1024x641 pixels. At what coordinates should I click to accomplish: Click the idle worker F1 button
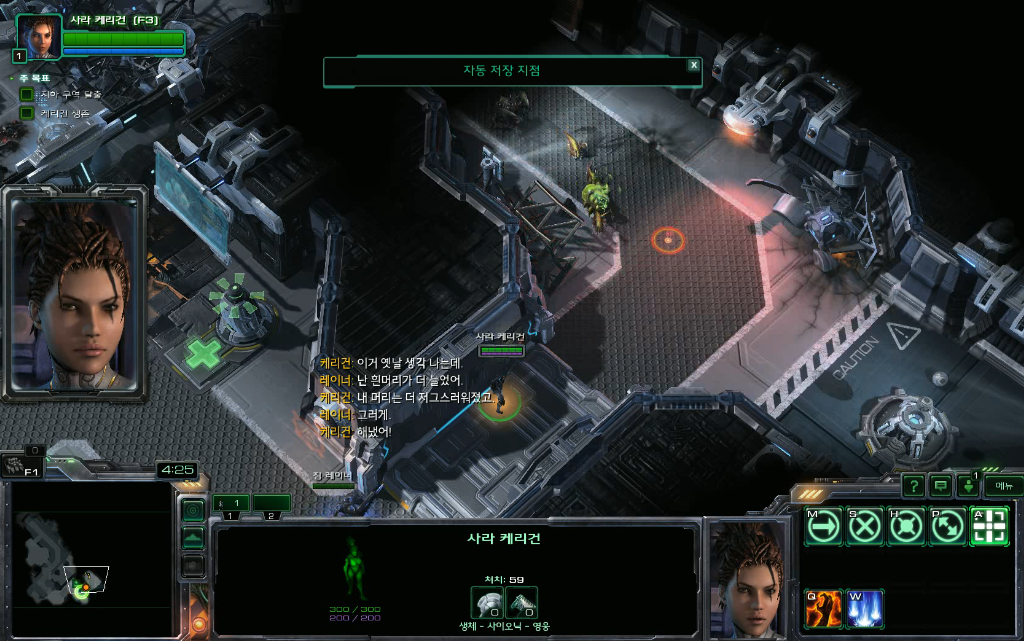[17, 464]
